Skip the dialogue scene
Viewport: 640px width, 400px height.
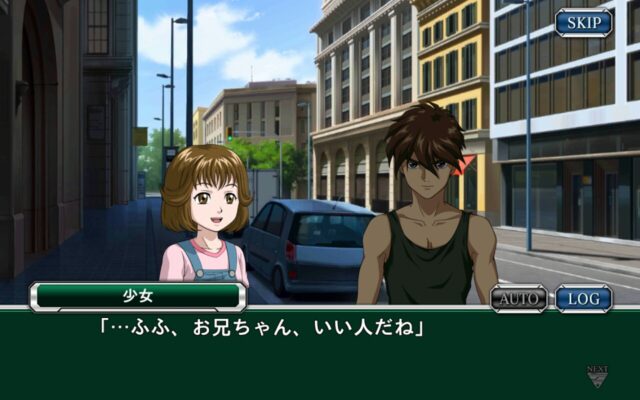coord(584,22)
